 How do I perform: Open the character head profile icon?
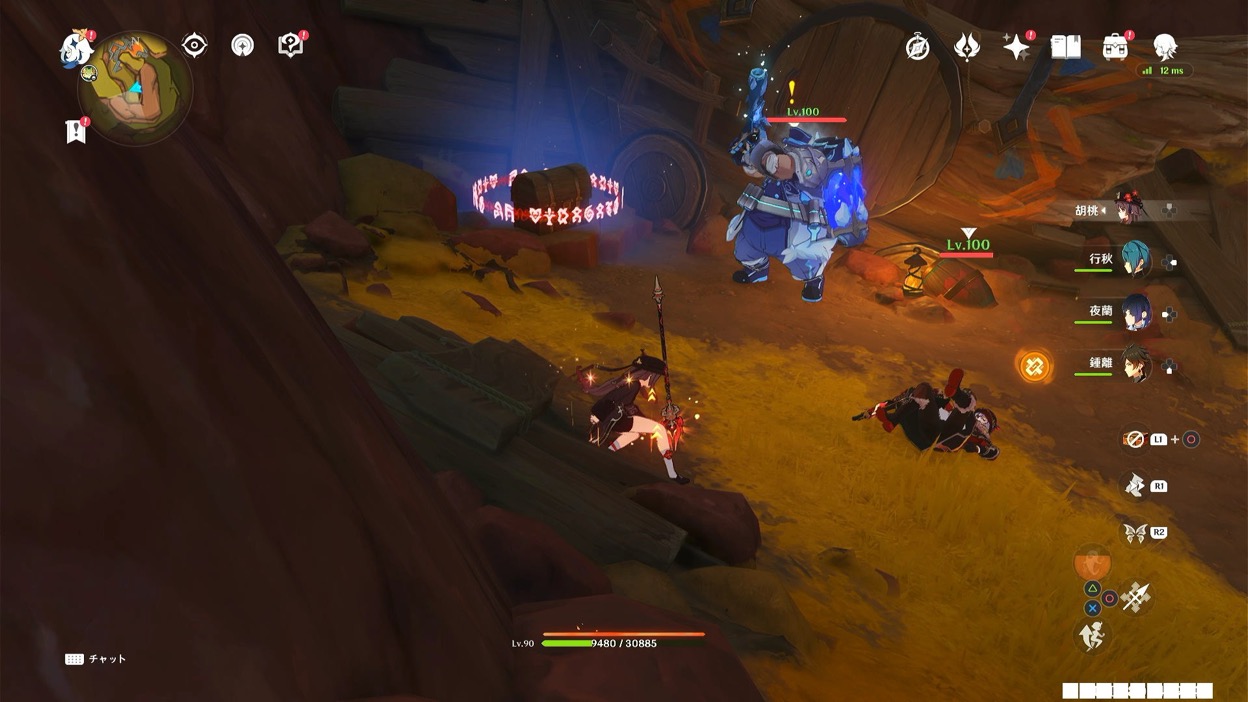1164,47
